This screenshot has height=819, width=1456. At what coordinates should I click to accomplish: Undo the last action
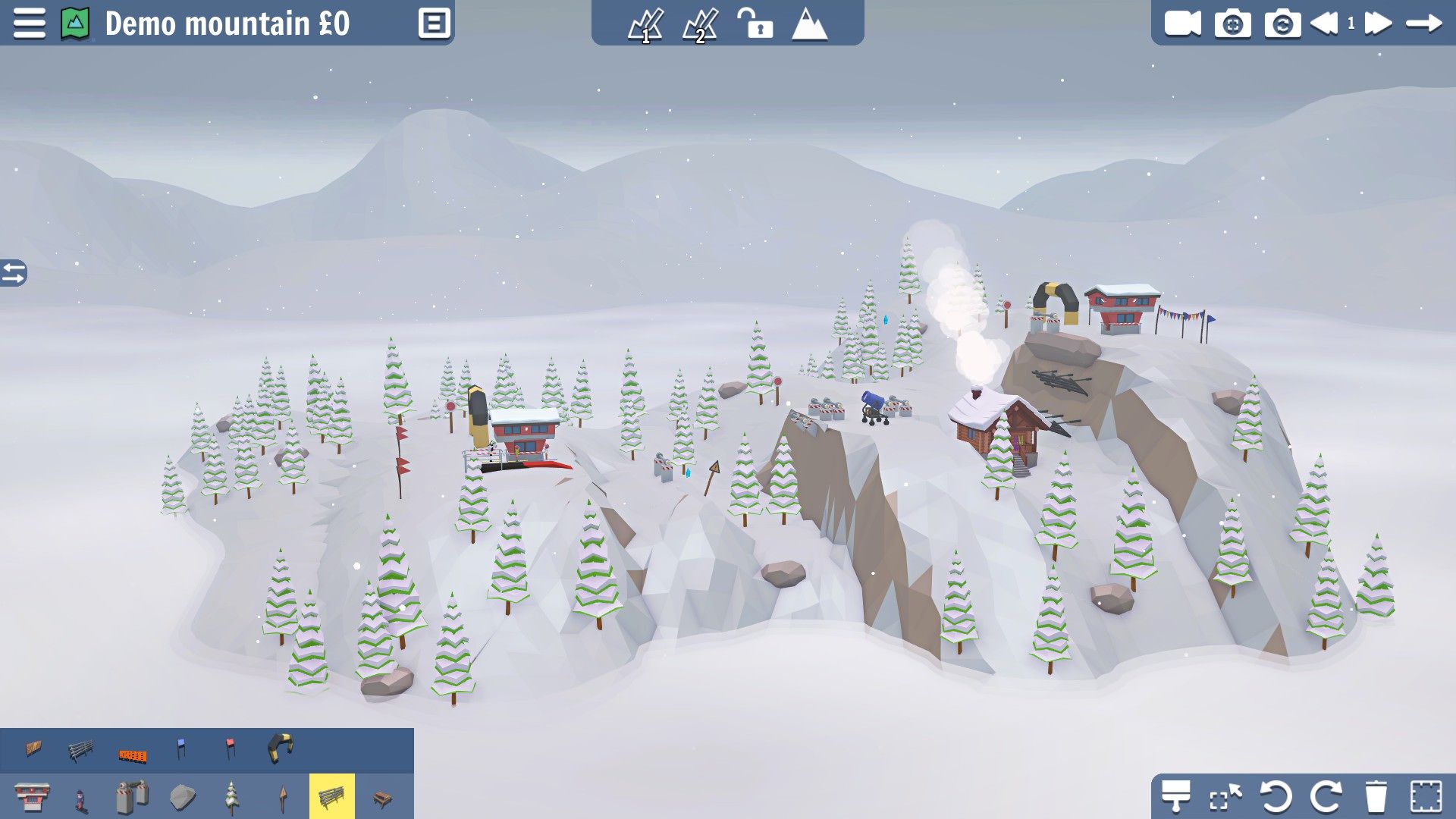tap(1276, 797)
